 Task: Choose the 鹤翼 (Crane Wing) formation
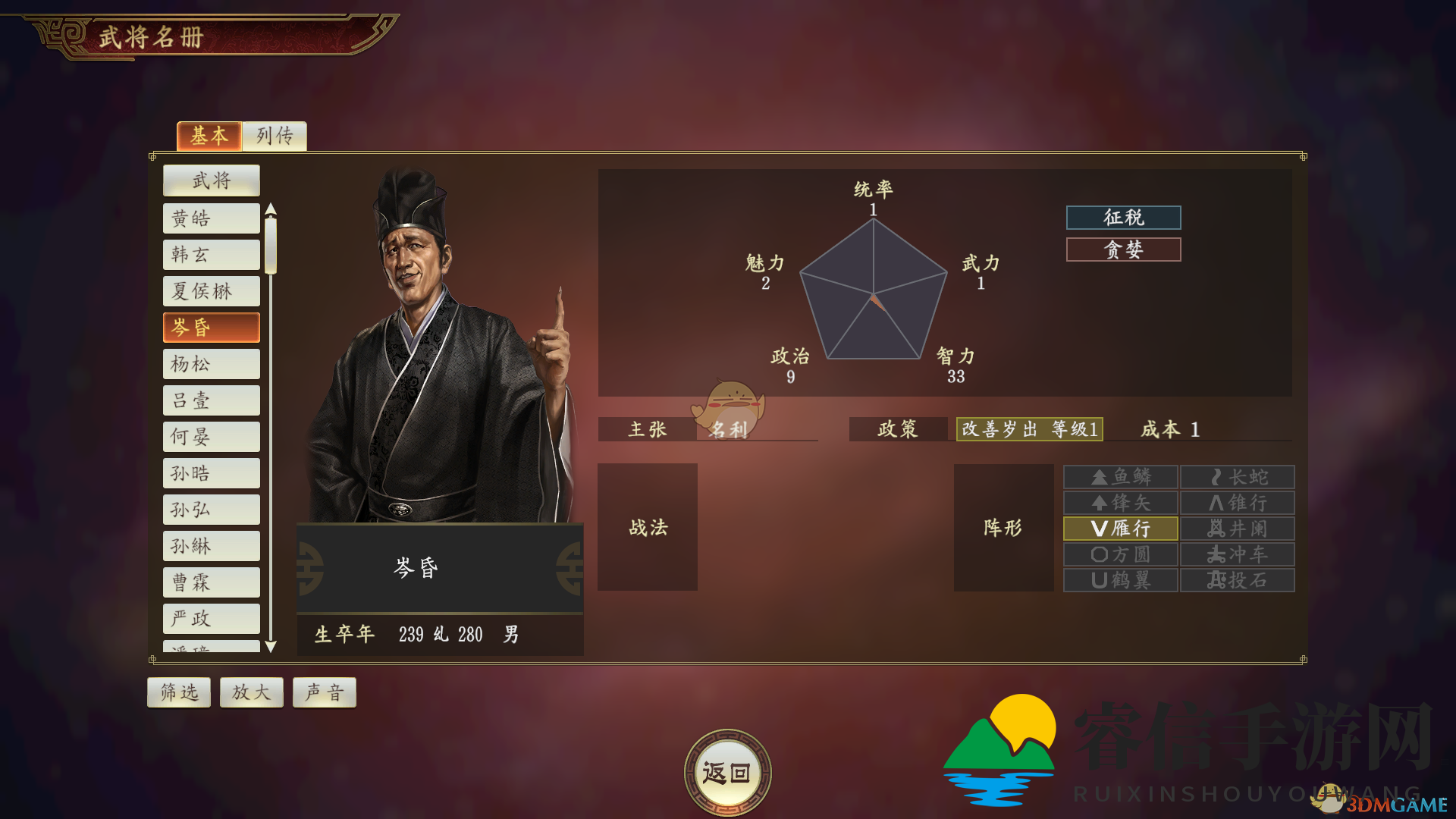pos(1119,579)
